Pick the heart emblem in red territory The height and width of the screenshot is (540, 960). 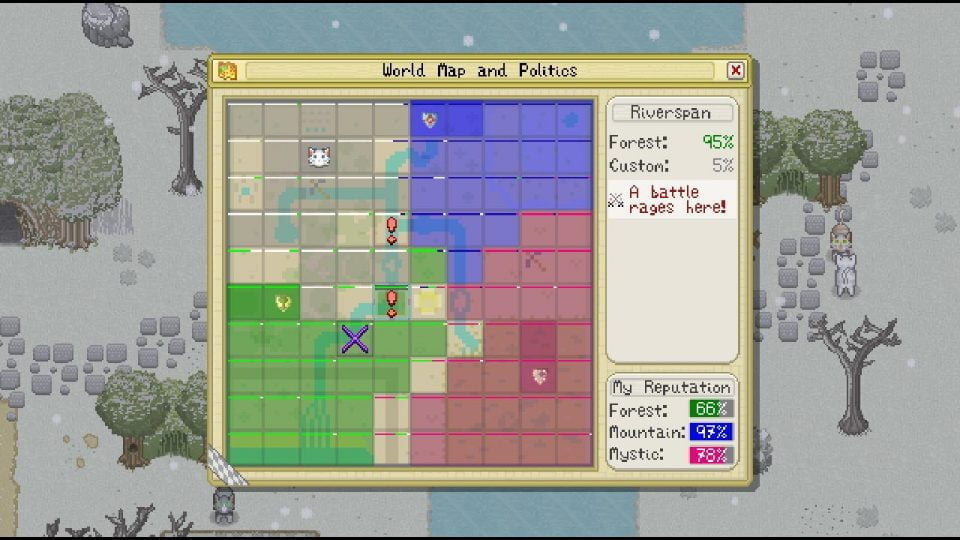tap(539, 376)
